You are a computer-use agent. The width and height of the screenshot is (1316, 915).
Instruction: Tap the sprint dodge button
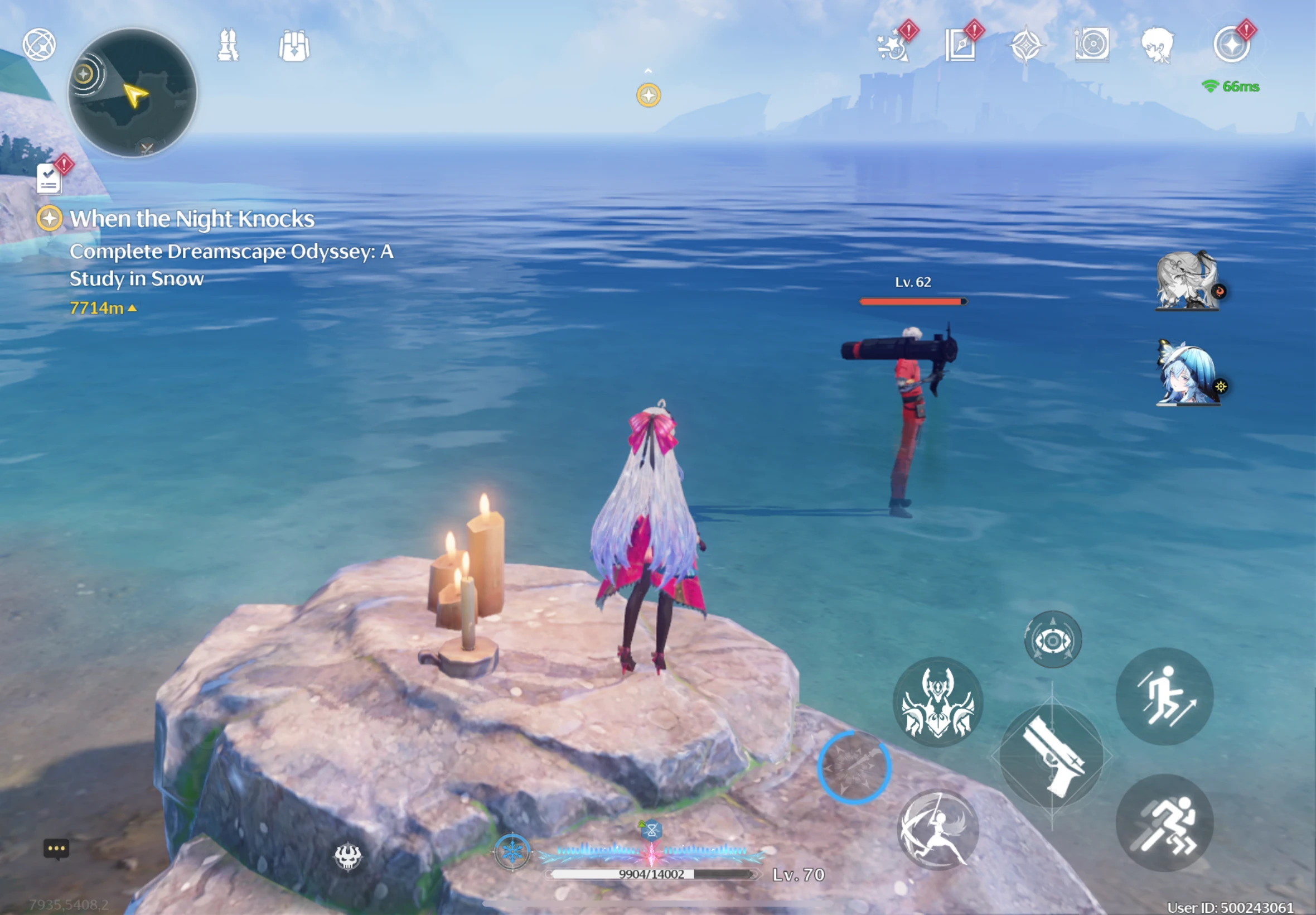(x=1164, y=824)
